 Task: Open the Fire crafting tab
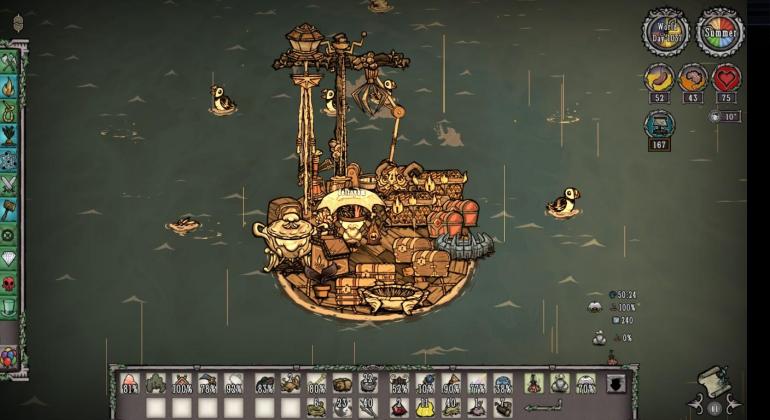pyautogui.click(x=9, y=87)
